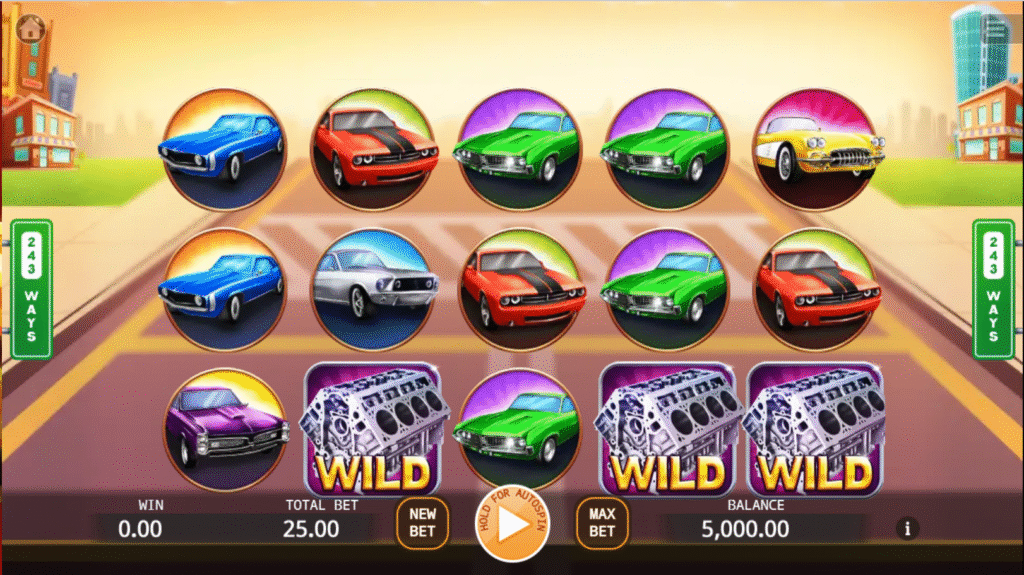The image size is (1024, 575).
Task: Open the New Bet option
Action: click(422, 523)
